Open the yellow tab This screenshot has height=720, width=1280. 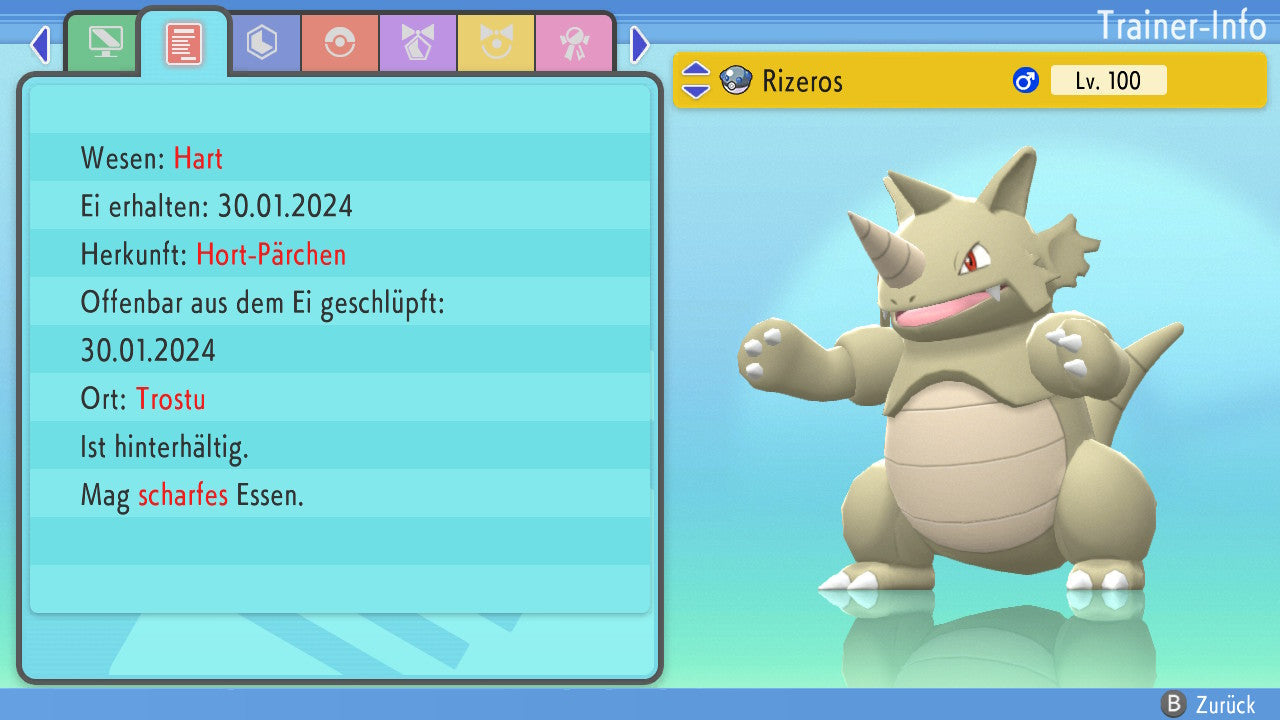(x=496, y=43)
